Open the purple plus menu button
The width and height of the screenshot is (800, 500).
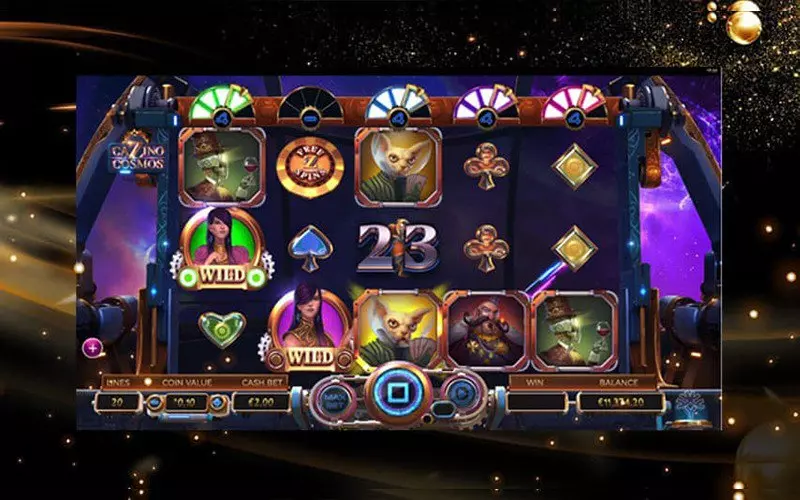92,348
